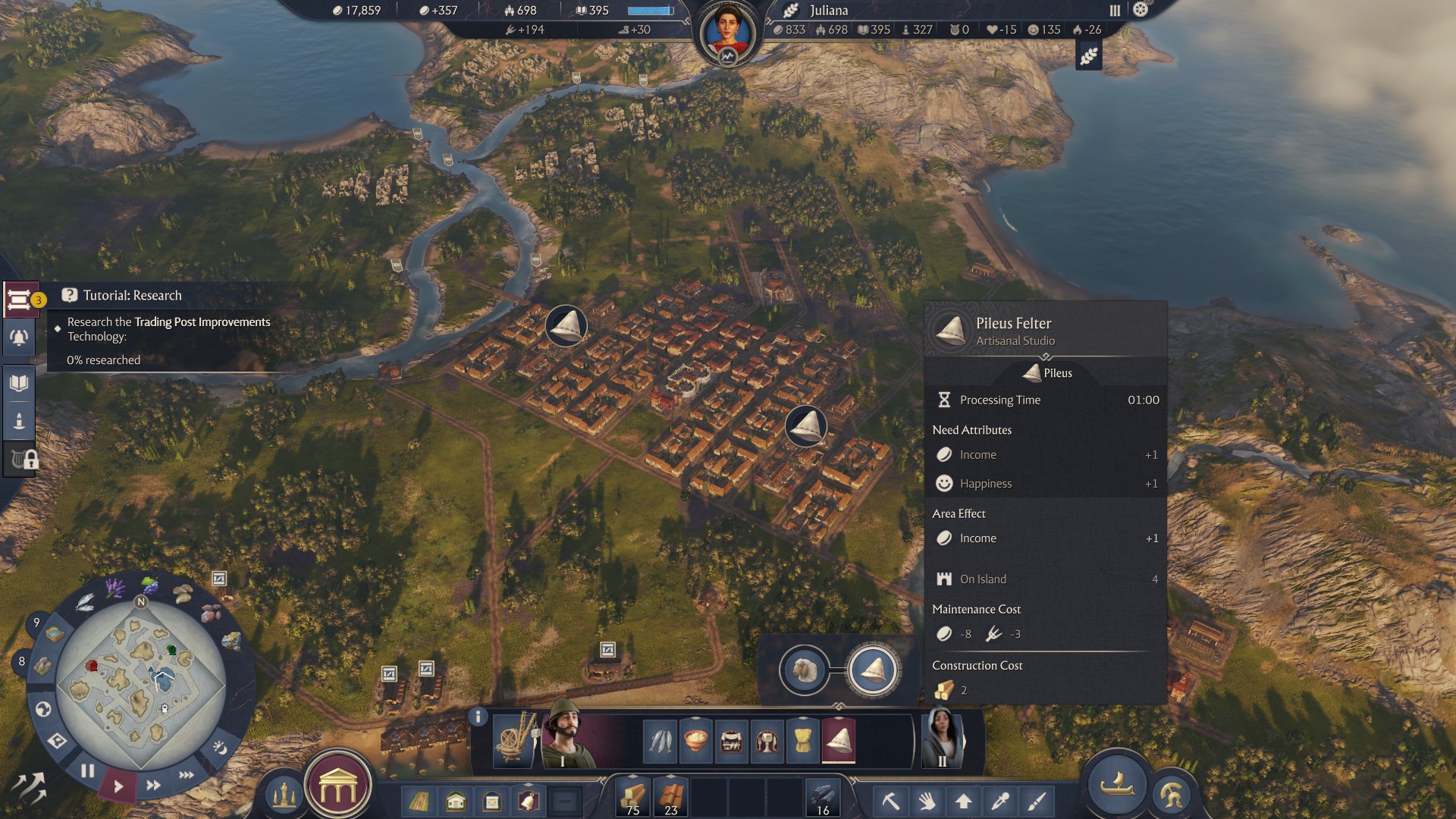The image size is (1456, 819).
Task: Select the Pileus felt hat build slot
Action: 839,739
